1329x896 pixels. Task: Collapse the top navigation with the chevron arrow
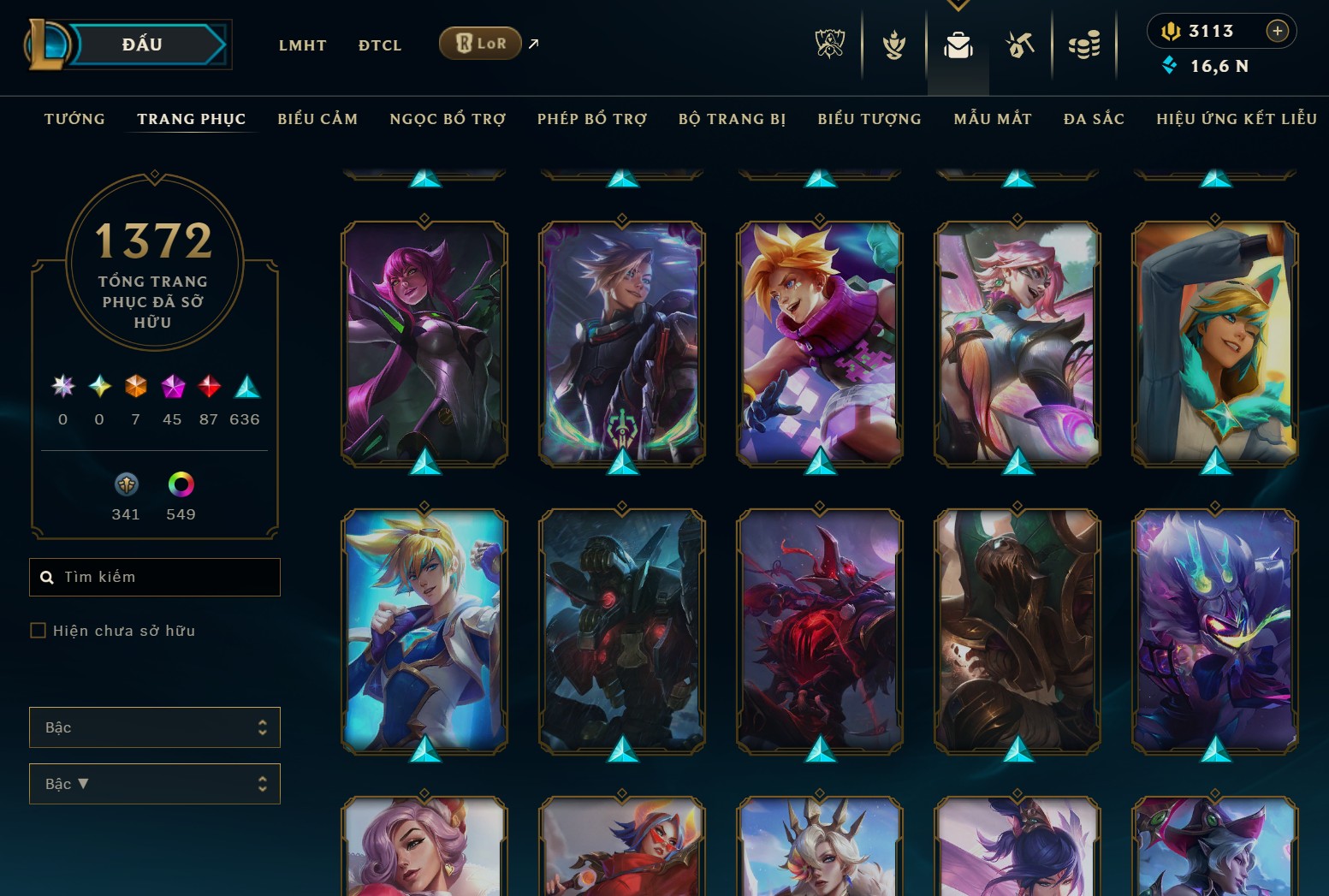[958, 4]
